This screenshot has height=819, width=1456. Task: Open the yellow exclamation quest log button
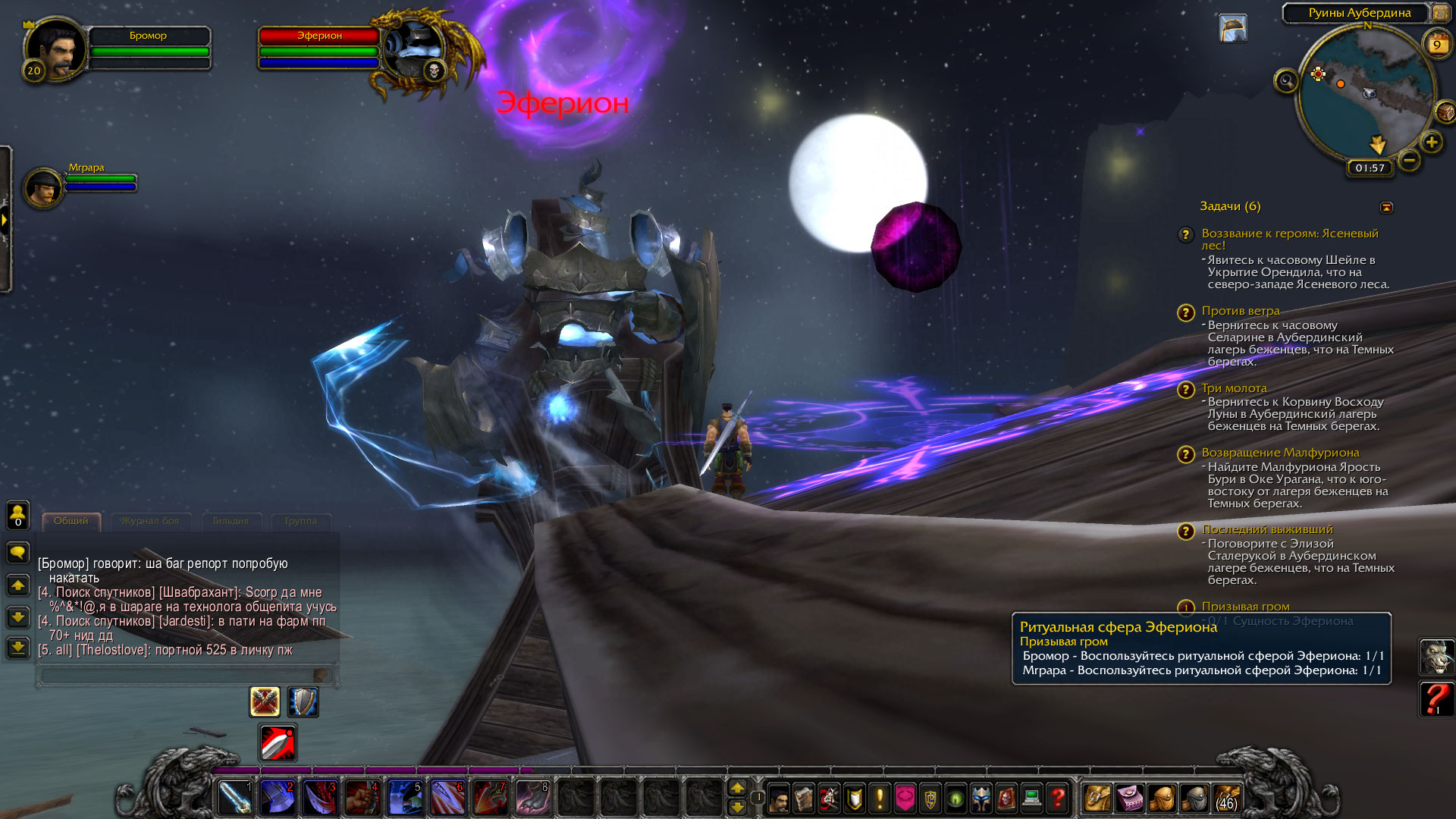[880, 799]
